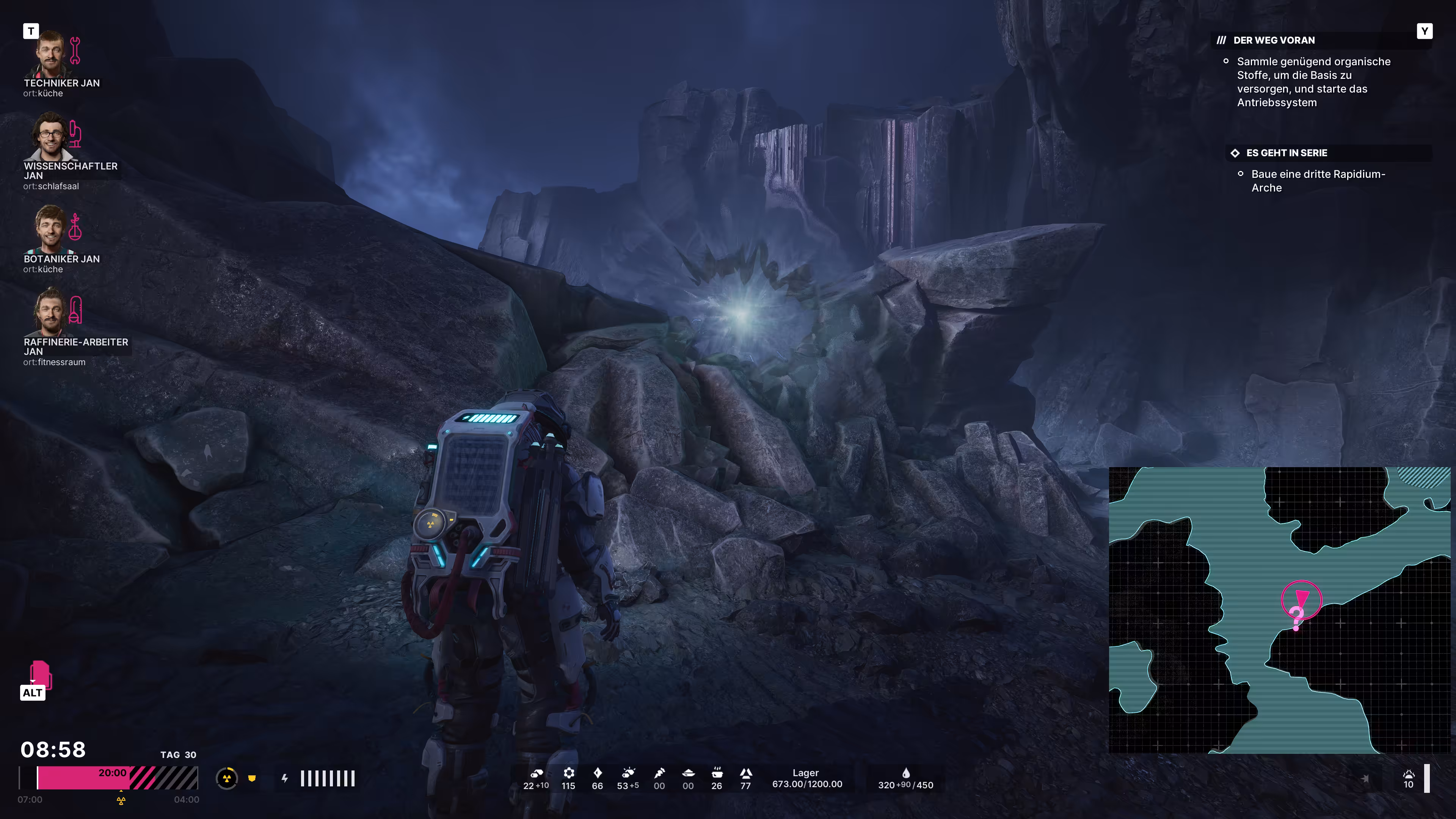Show the Es geht in Serie quest

tap(1286, 152)
